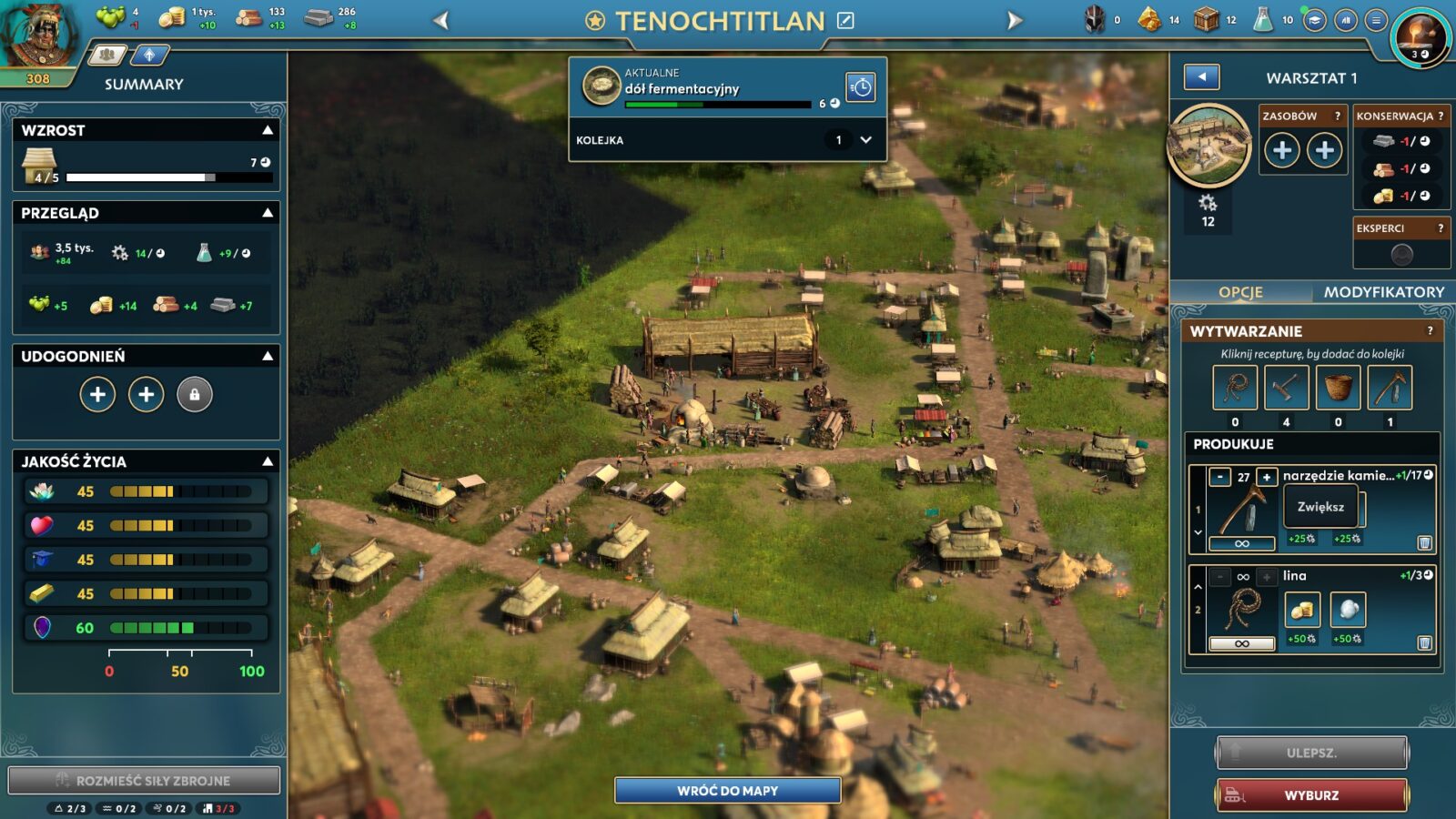1456x819 pixels.
Task: Demolish the workshop with Wyburz
Action: [x=1311, y=794]
